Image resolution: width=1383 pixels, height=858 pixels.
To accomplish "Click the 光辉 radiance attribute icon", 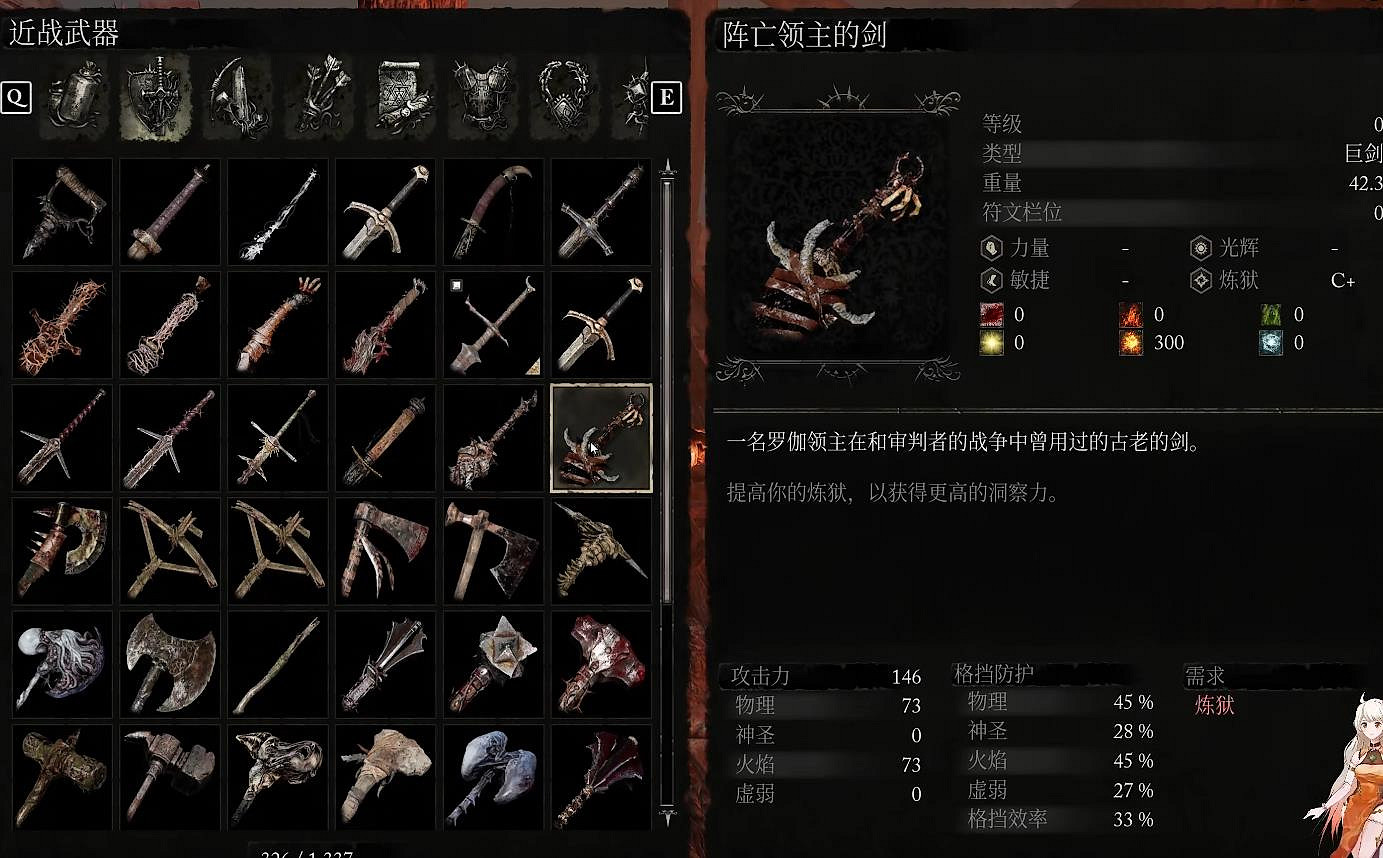I will click(x=1201, y=248).
